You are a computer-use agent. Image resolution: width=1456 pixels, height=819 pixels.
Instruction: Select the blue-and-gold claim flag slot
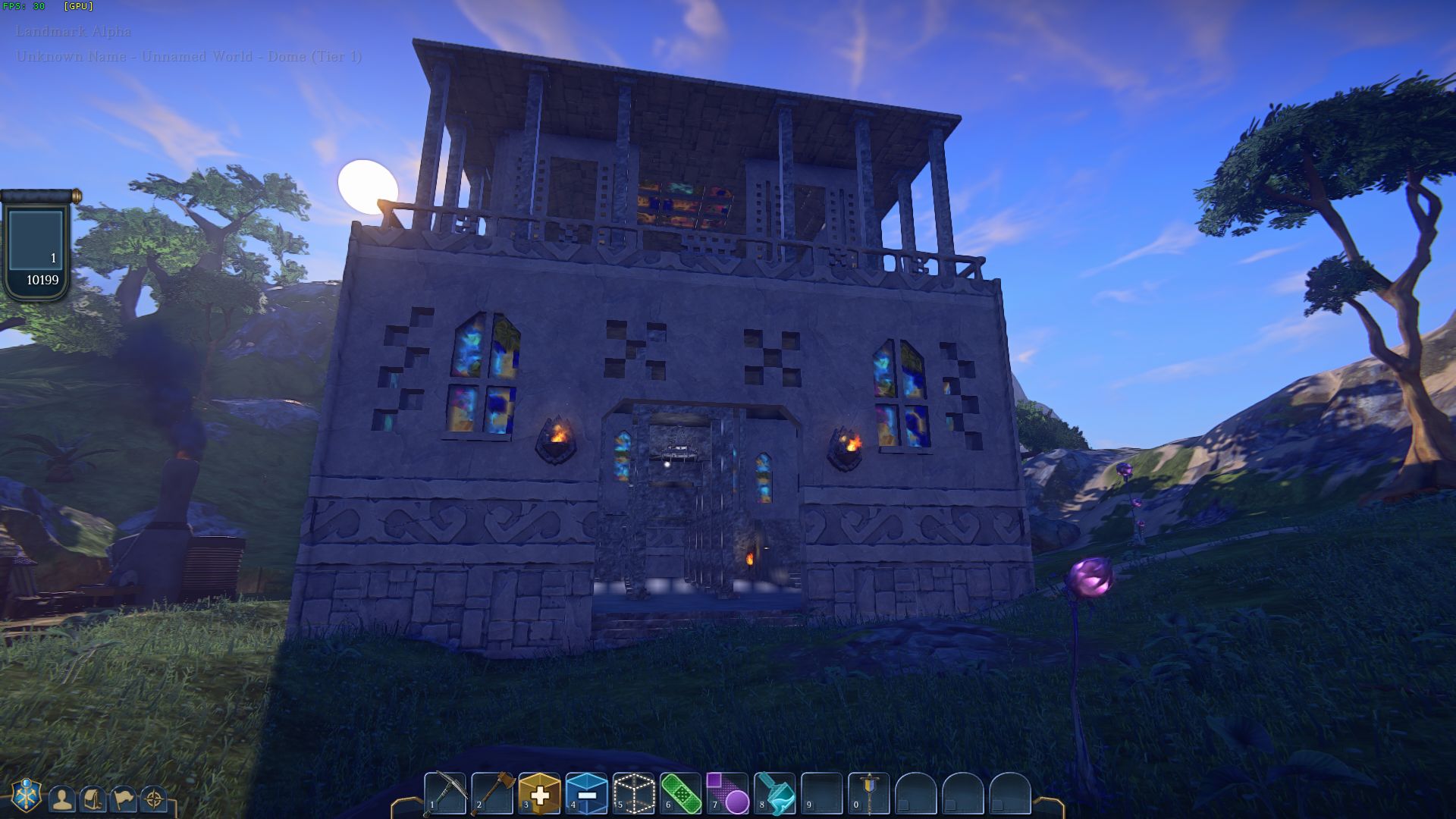tap(869, 793)
